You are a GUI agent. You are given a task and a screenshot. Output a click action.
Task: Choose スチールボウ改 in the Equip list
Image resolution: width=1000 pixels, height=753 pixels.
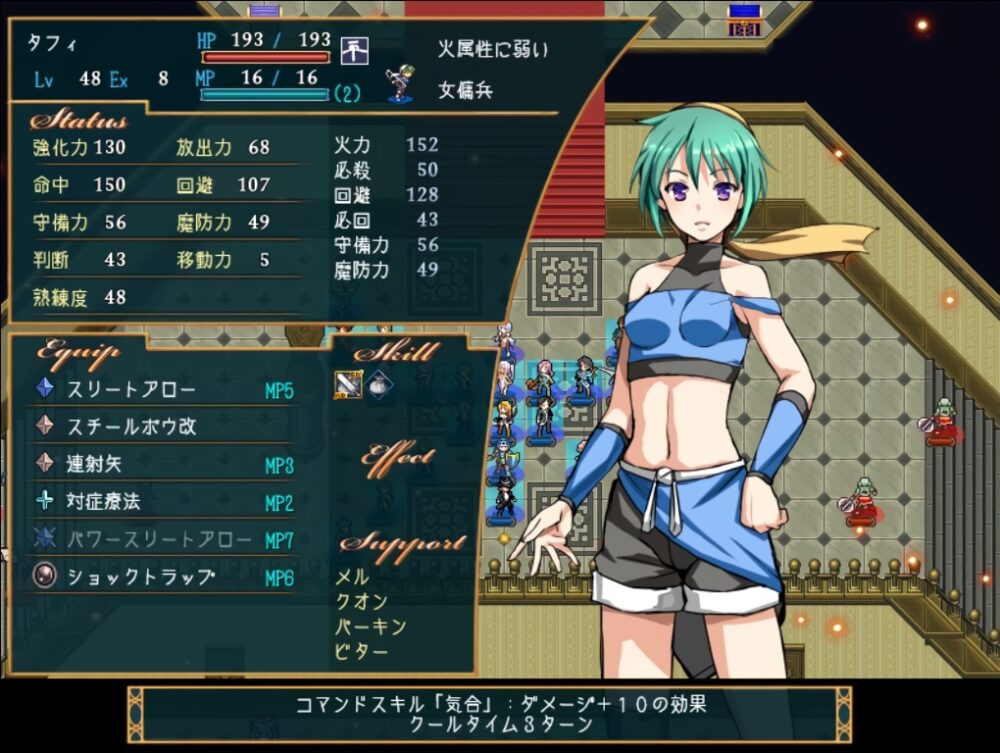[131, 427]
